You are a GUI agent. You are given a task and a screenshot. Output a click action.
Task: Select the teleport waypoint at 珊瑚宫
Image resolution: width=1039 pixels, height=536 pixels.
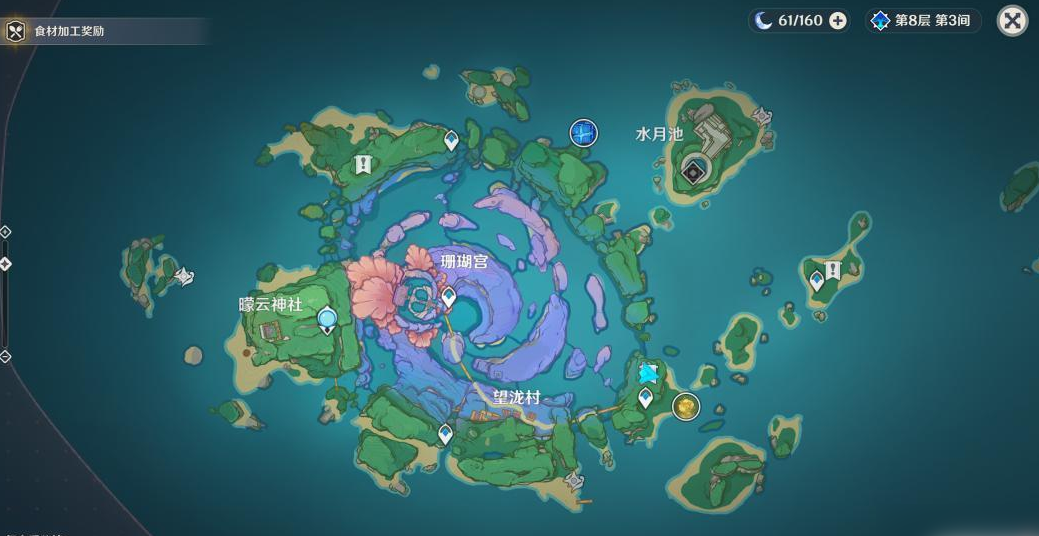[x=449, y=297]
